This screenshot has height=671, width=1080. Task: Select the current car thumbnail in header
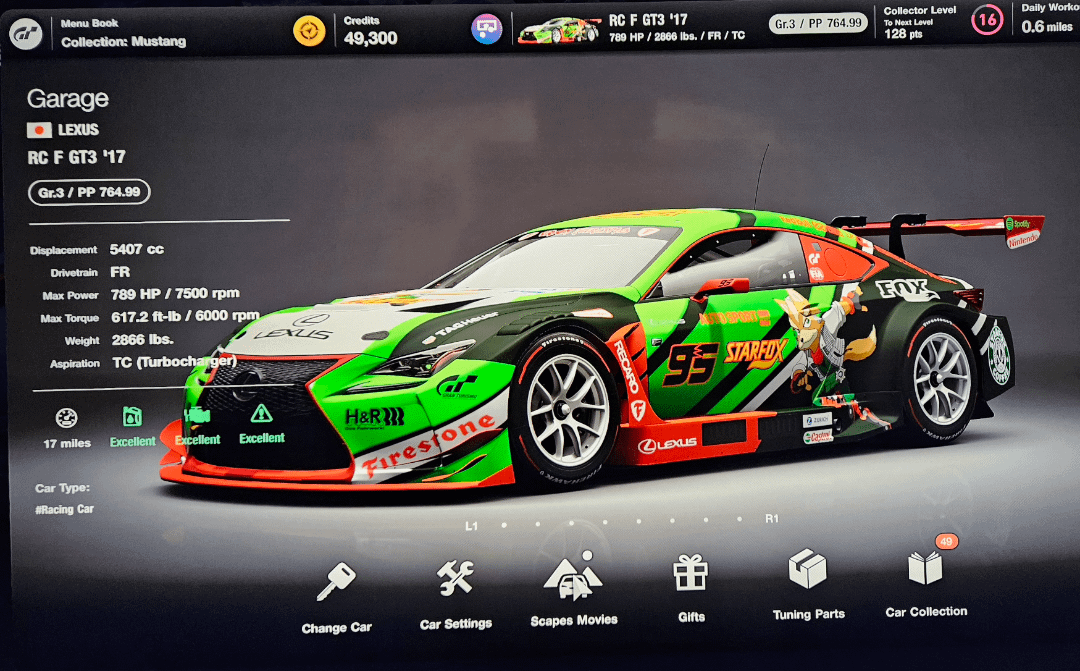coord(558,30)
